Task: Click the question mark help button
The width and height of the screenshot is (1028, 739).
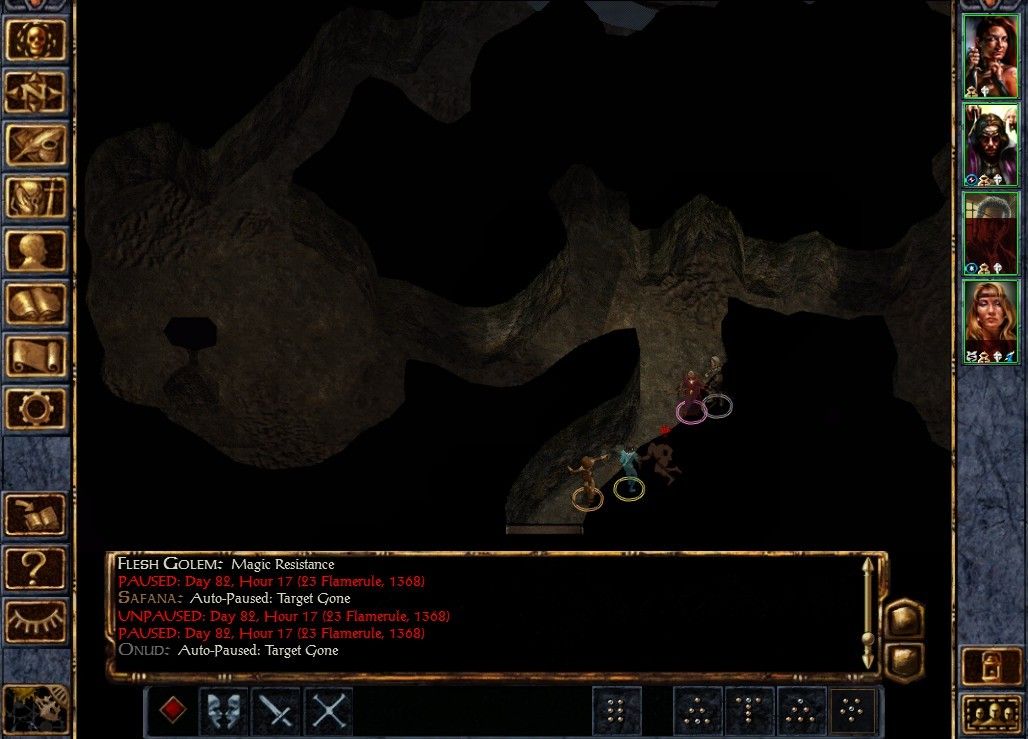Action: click(x=36, y=568)
